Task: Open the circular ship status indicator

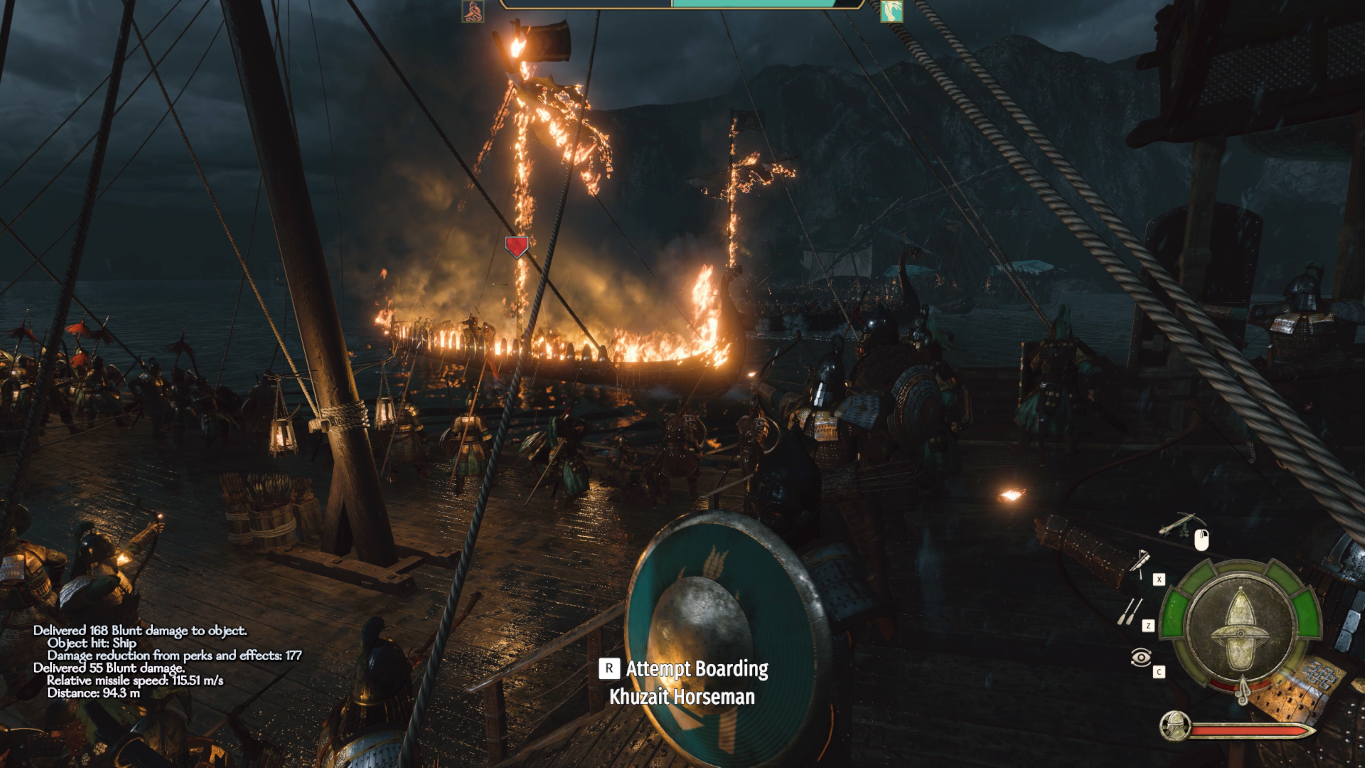Action: coord(1240,627)
